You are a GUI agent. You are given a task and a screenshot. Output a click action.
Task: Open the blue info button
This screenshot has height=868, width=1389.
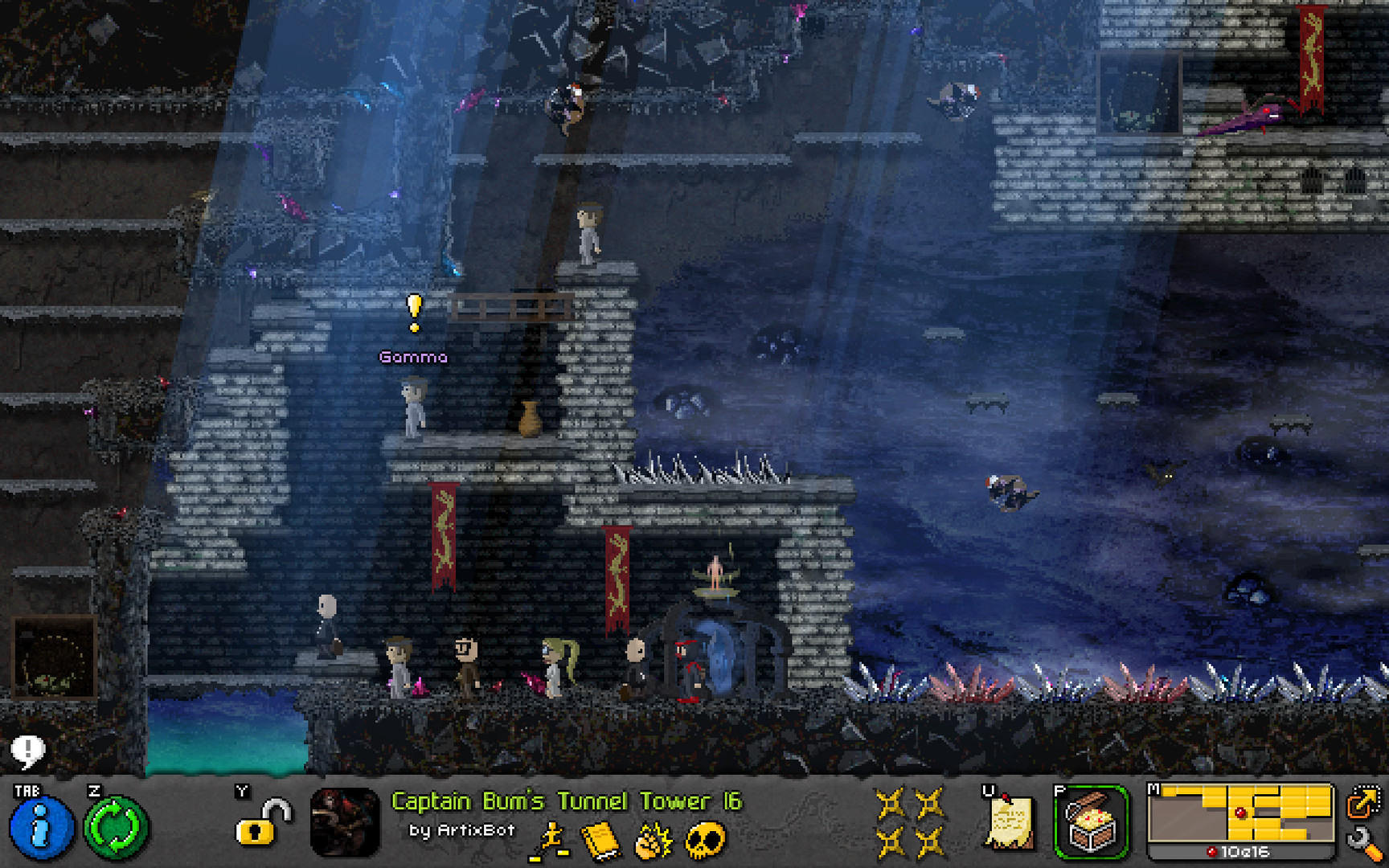[41, 827]
